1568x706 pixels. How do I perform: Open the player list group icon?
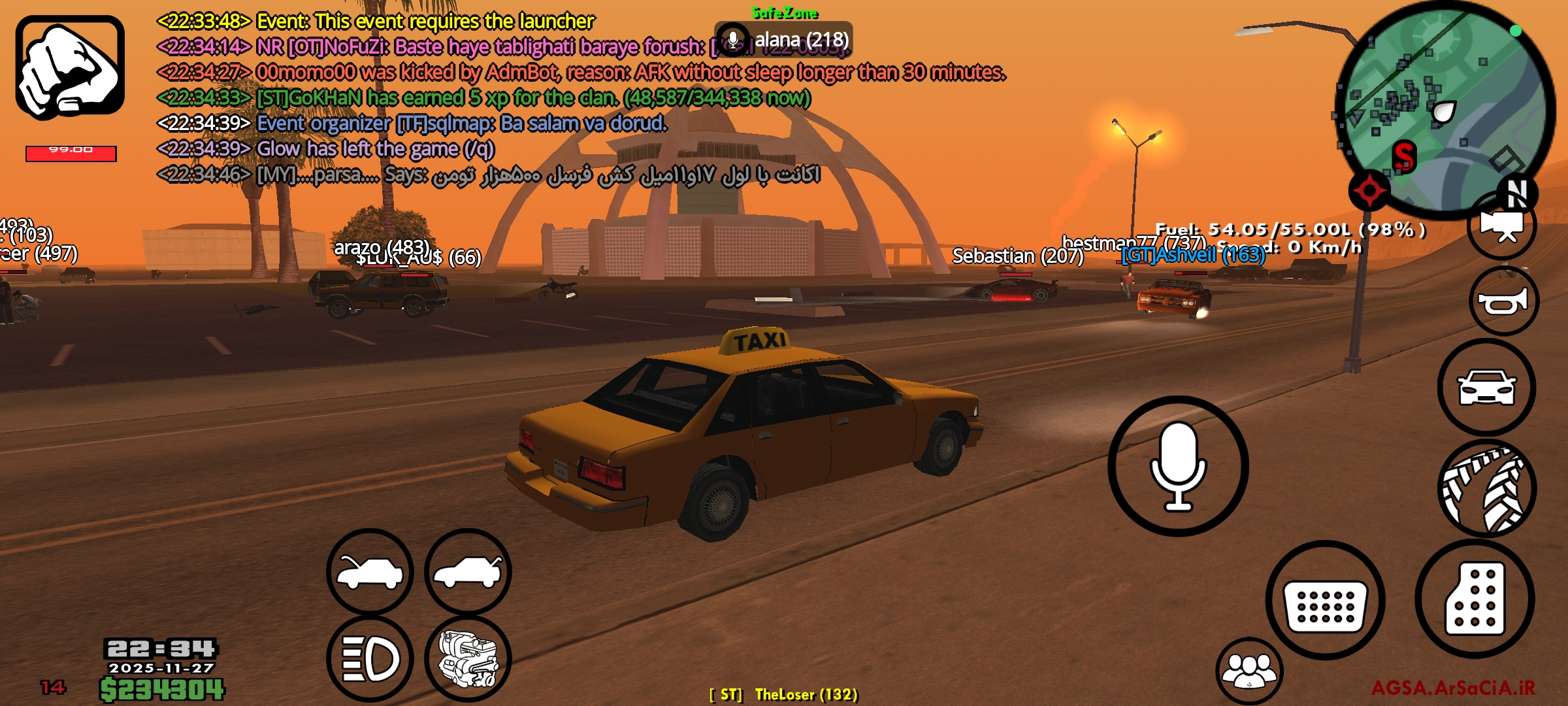pyautogui.click(x=1249, y=671)
